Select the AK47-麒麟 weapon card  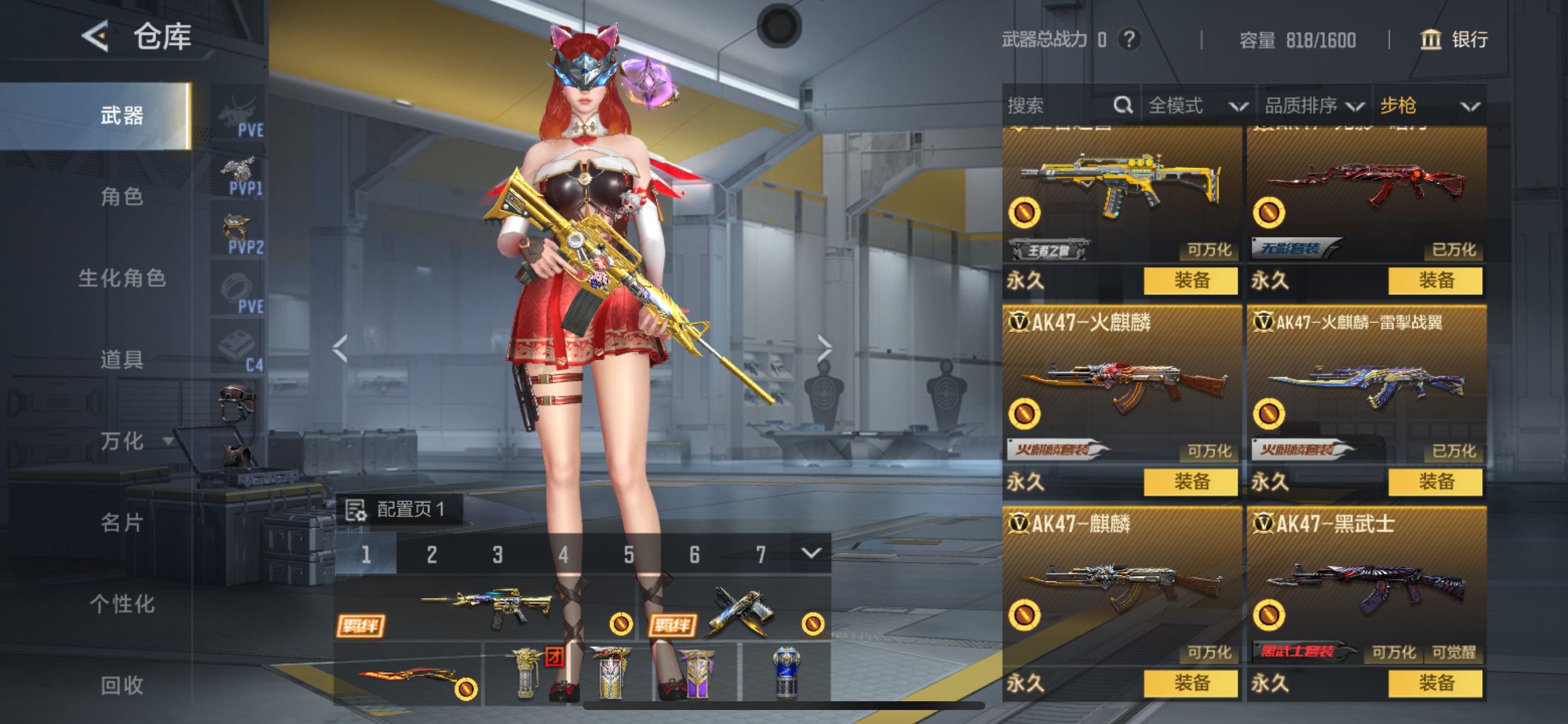pyautogui.click(x=1121, y=584)
